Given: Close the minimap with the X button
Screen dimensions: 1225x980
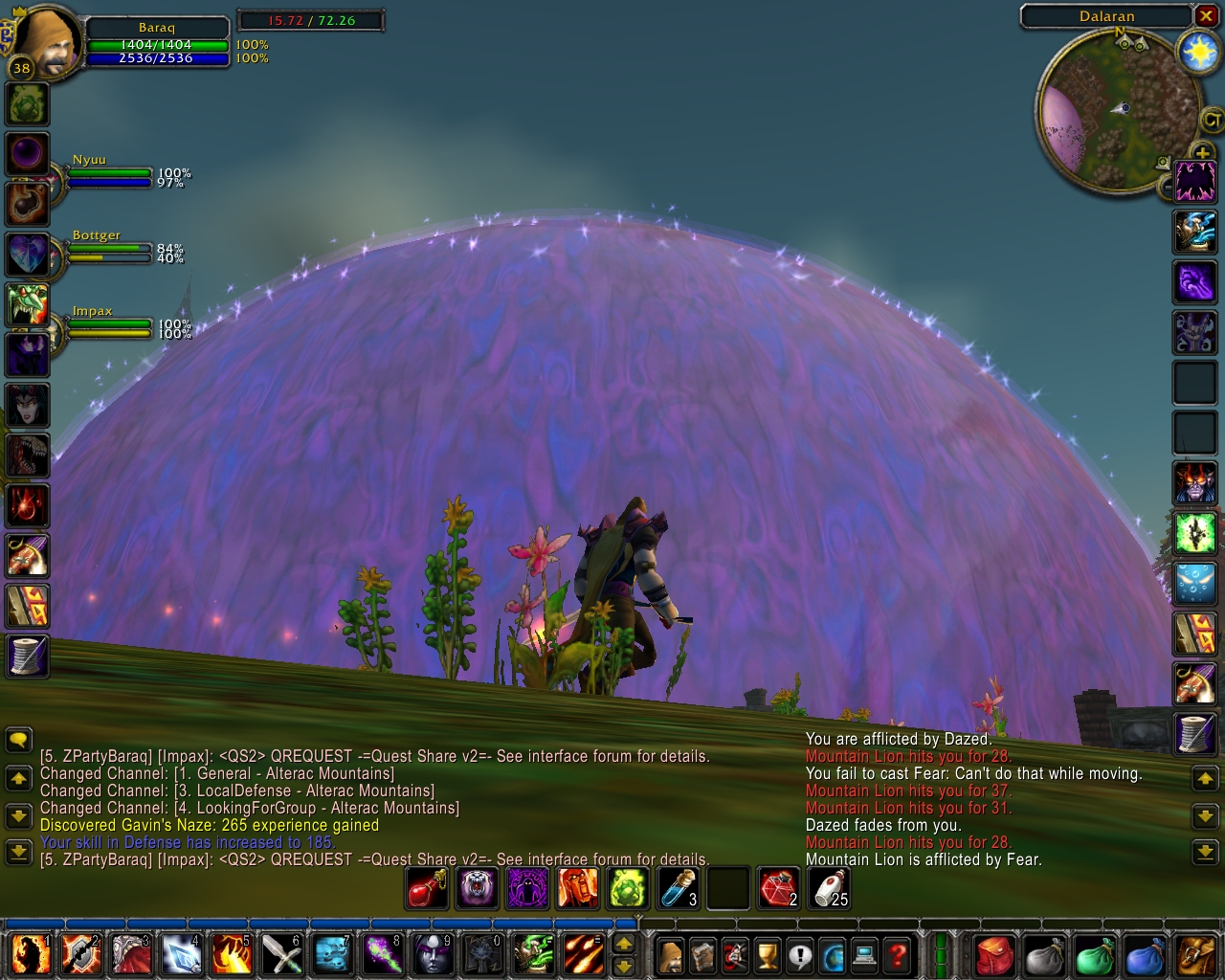Looking at the screenshot, I should [x=1206, y=16].
